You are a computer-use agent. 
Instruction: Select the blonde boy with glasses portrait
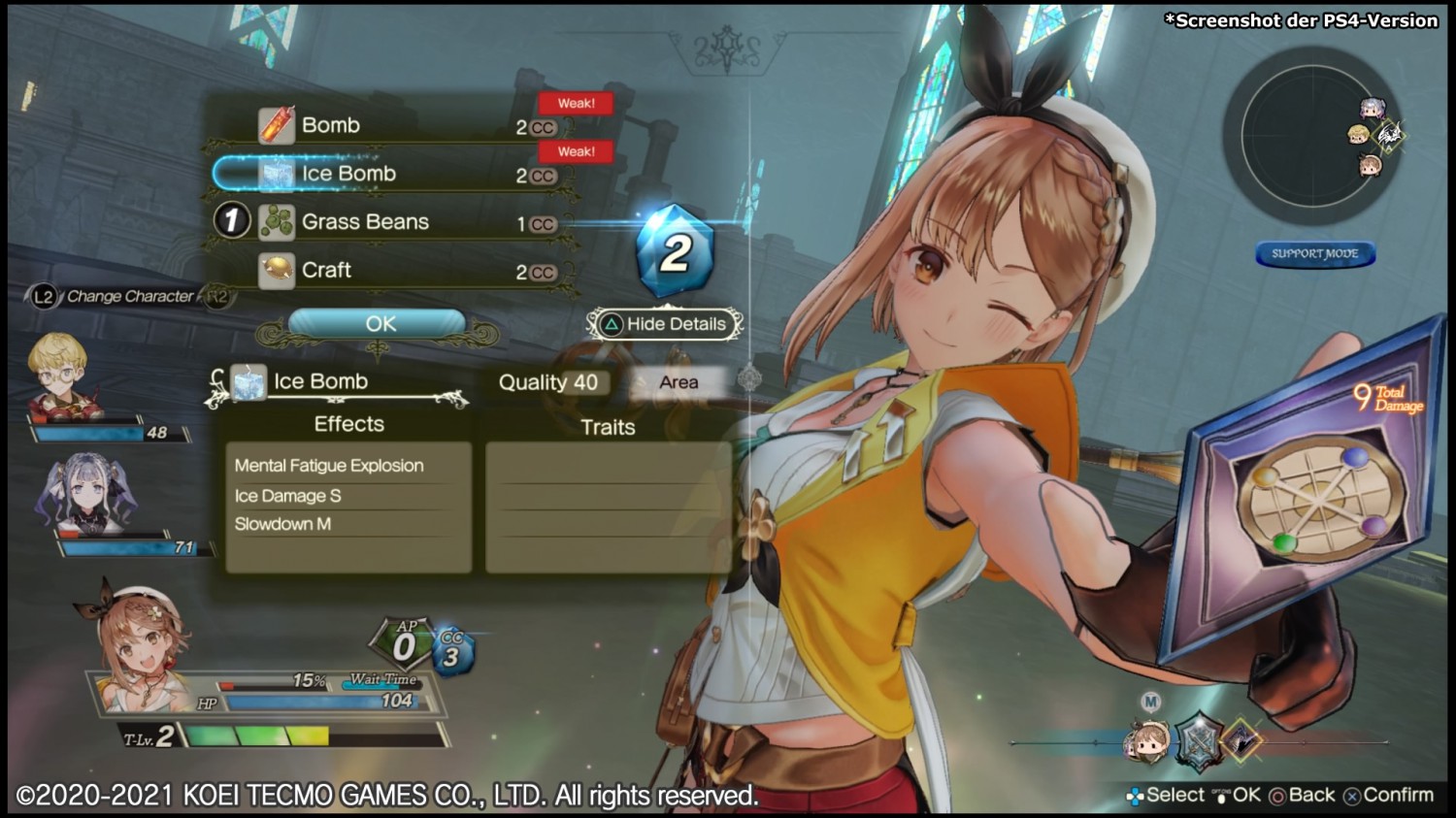pyautogui.click(x=62, y=376)
